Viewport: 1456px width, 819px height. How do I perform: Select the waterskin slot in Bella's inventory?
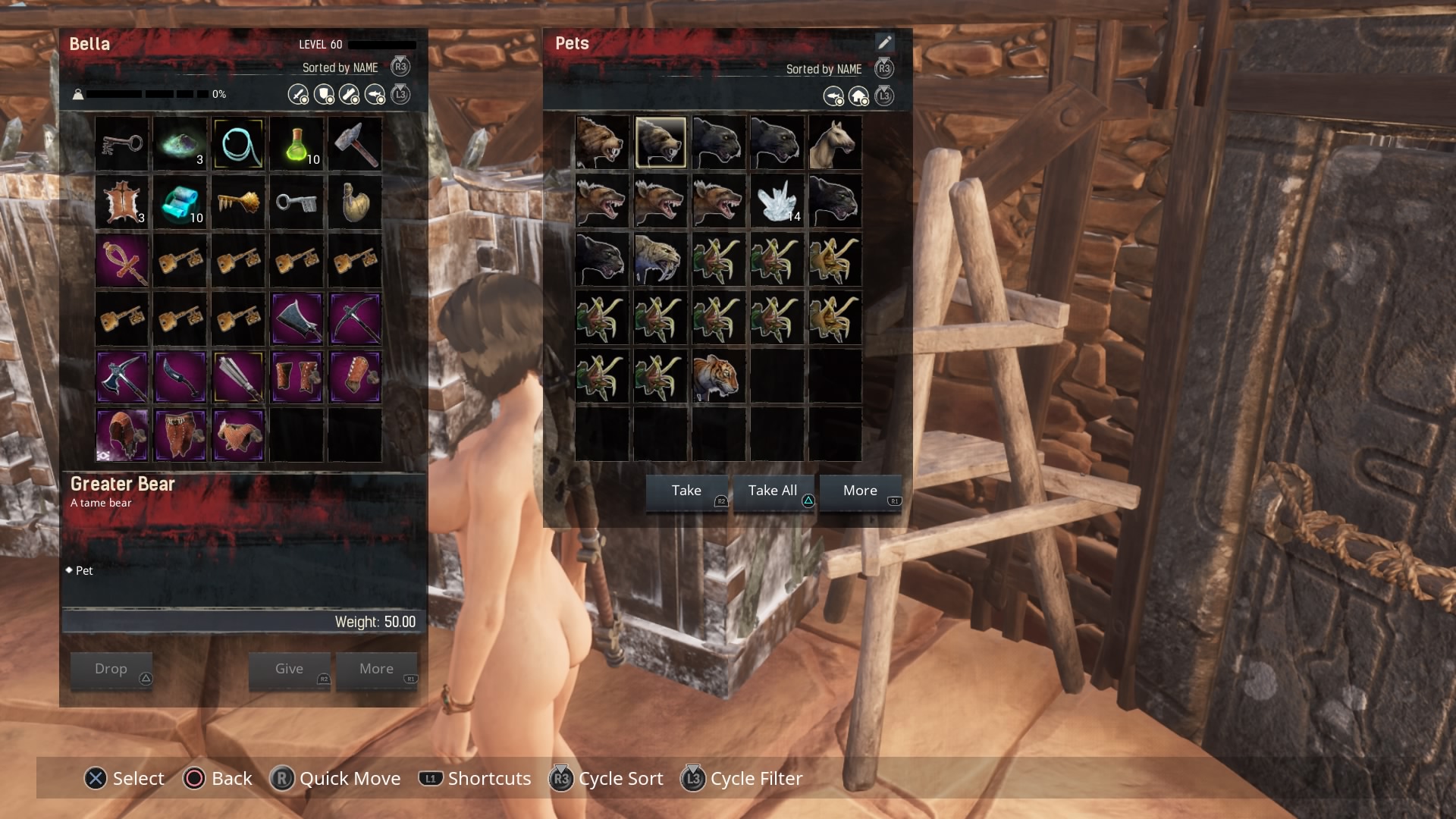pos(355,202)
